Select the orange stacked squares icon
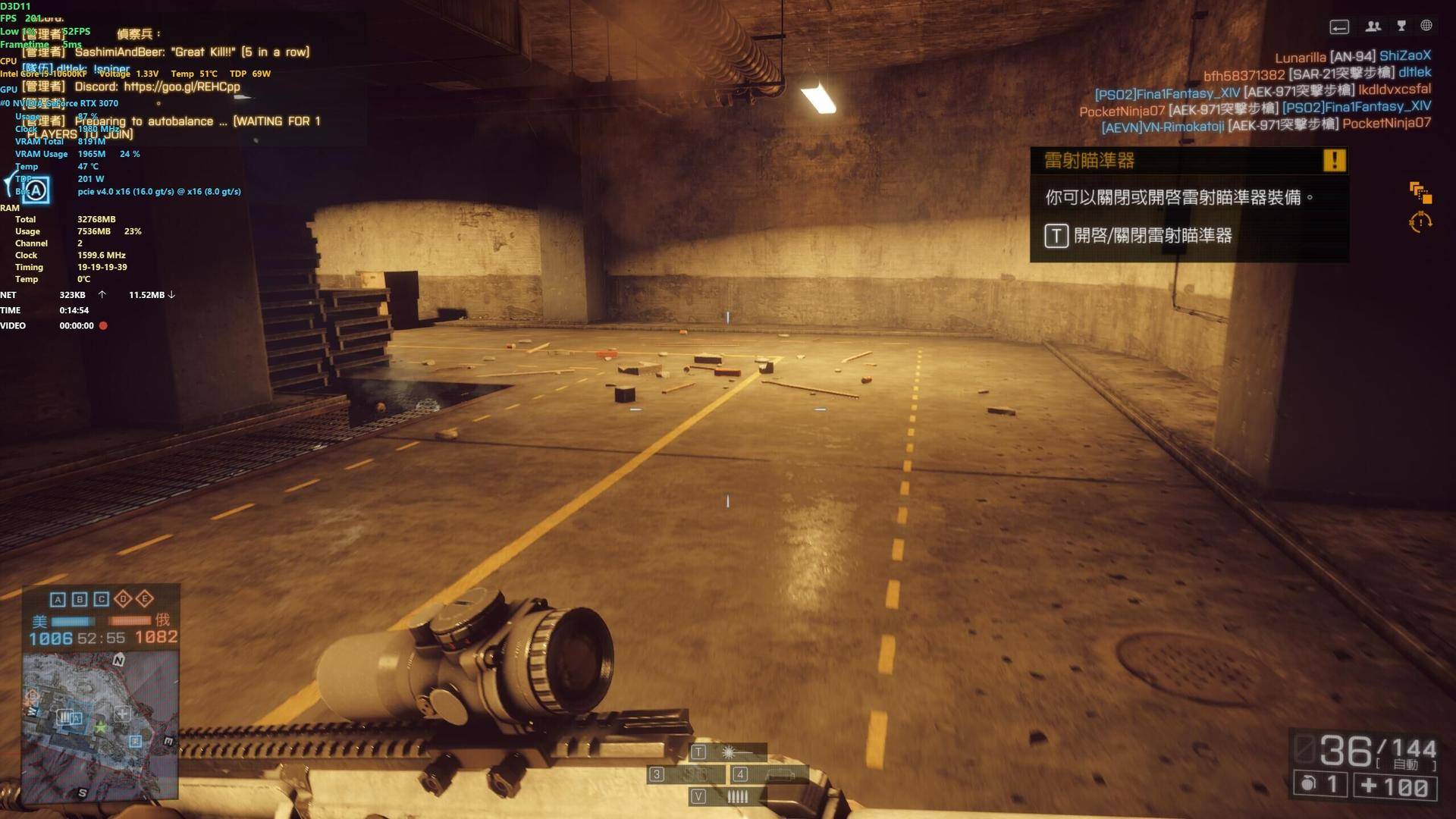The image size is (1456, 819). (1420, 192)
